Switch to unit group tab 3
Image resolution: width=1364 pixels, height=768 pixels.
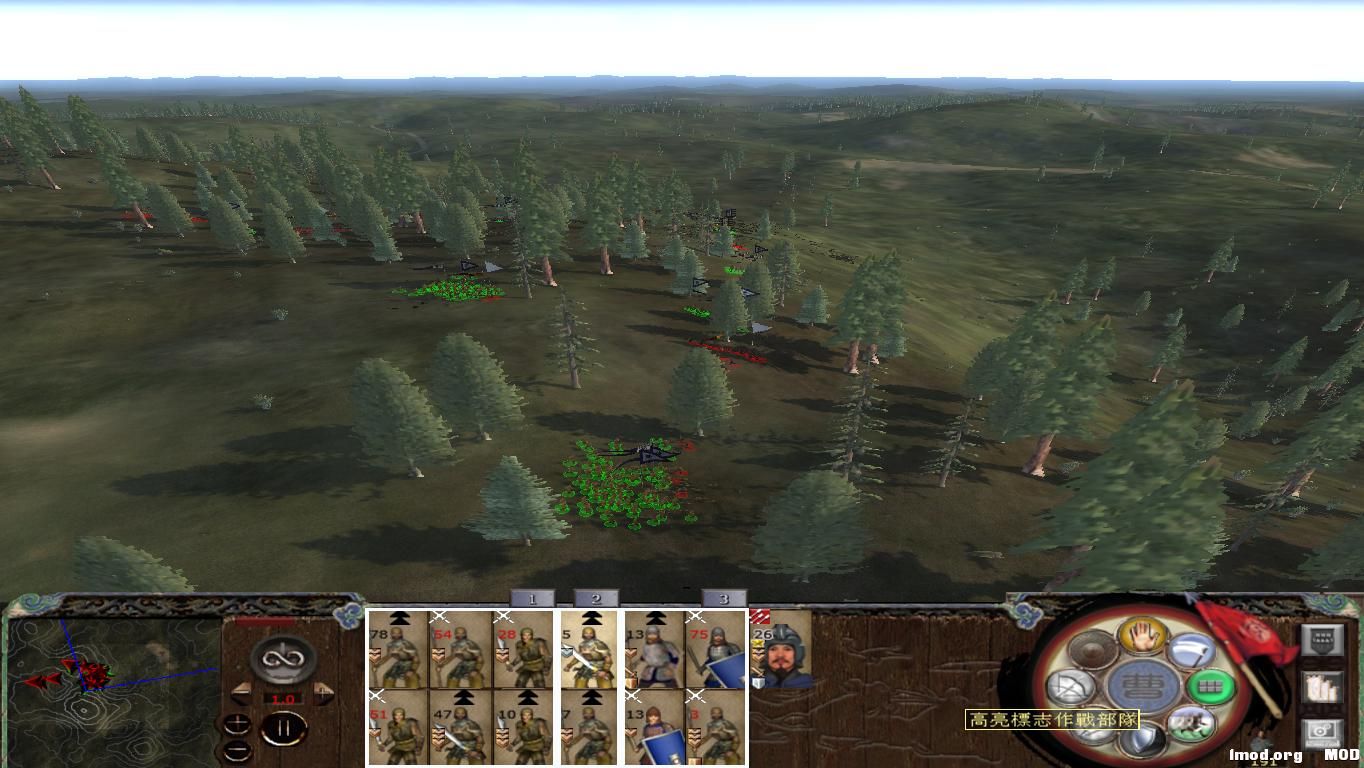point(723,598)
